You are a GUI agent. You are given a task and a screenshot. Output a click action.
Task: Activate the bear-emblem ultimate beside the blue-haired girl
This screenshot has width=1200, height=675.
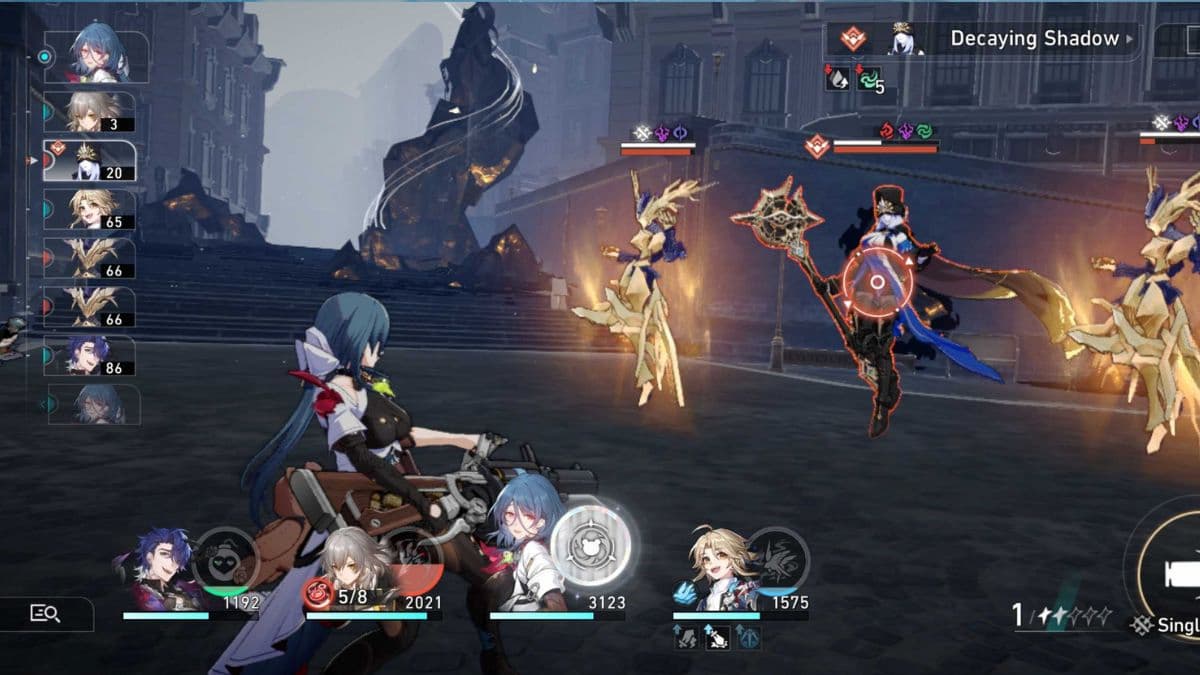tap(590, 545)
